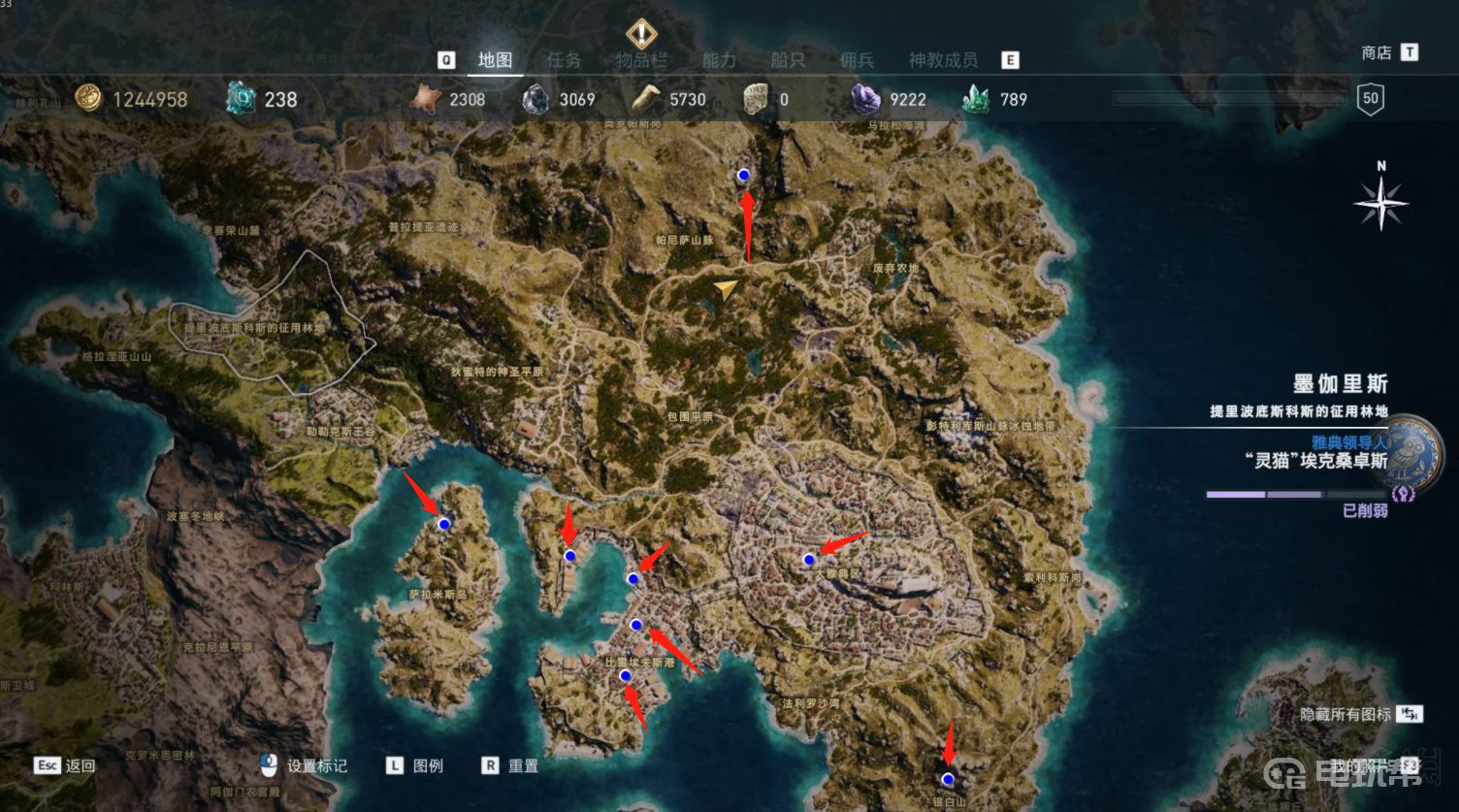The width and height of the screenshot is (1459, 812).
Task: Open the 物品栏 (Inventory) tab
Action: coord(641,60)
